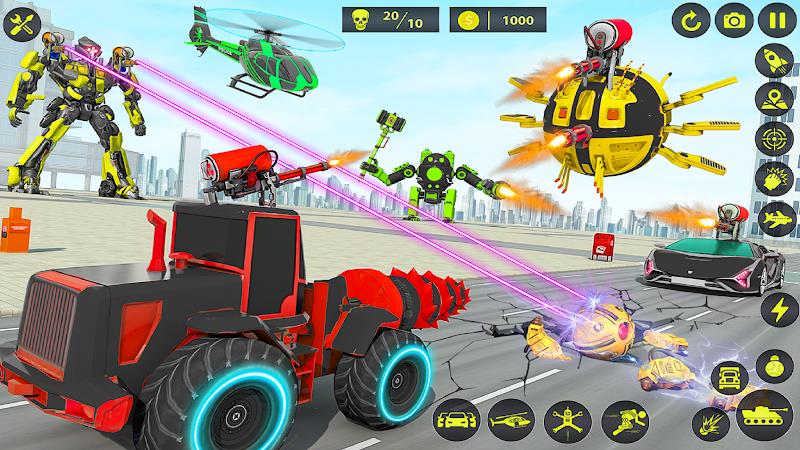Launch the rocket ability
The image size is (800, 450).
tap(776, 61)
